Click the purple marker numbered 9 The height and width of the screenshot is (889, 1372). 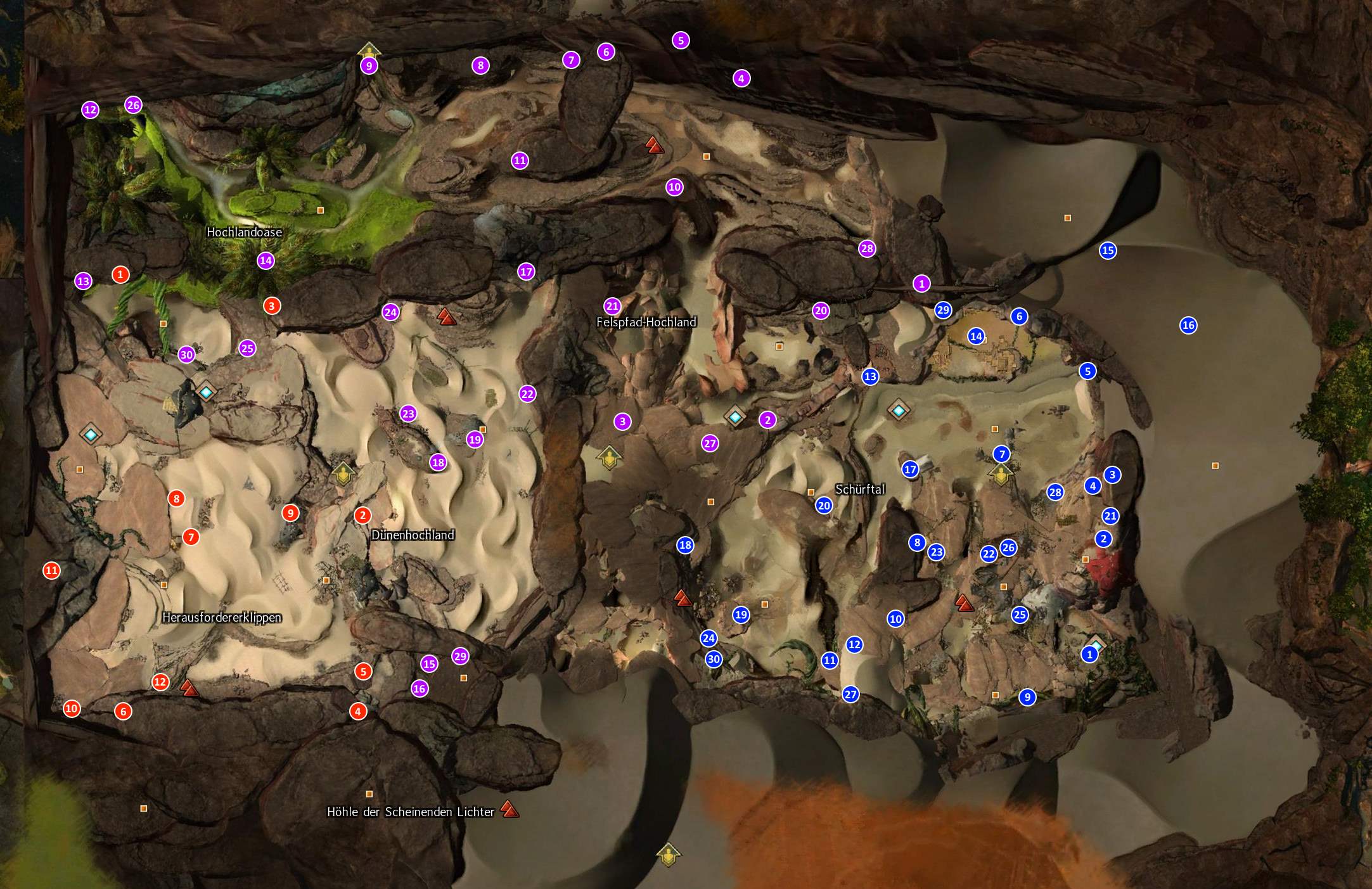pos(369,65)
